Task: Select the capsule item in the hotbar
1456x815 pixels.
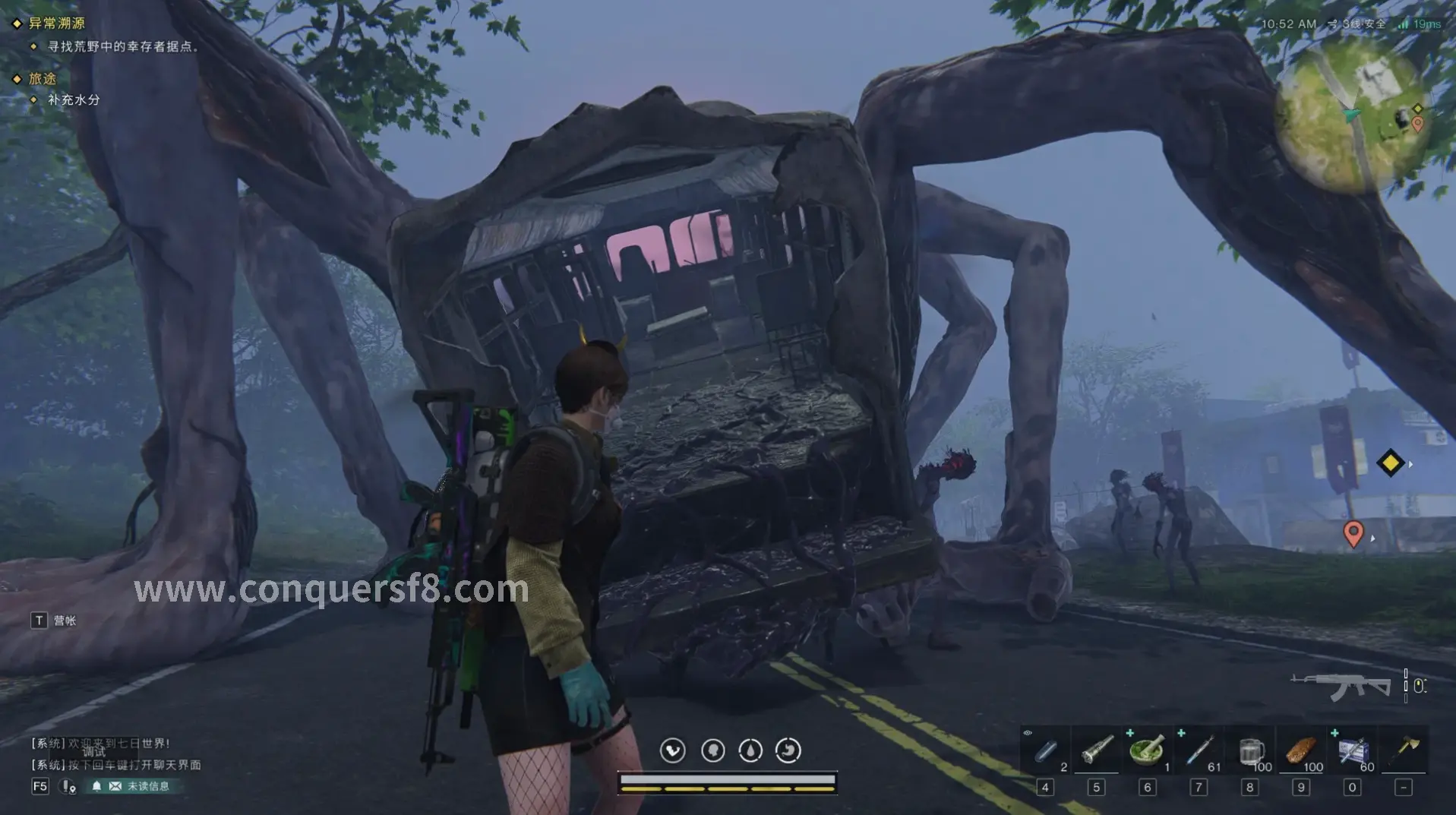Action: click(x=1045, y=751)
